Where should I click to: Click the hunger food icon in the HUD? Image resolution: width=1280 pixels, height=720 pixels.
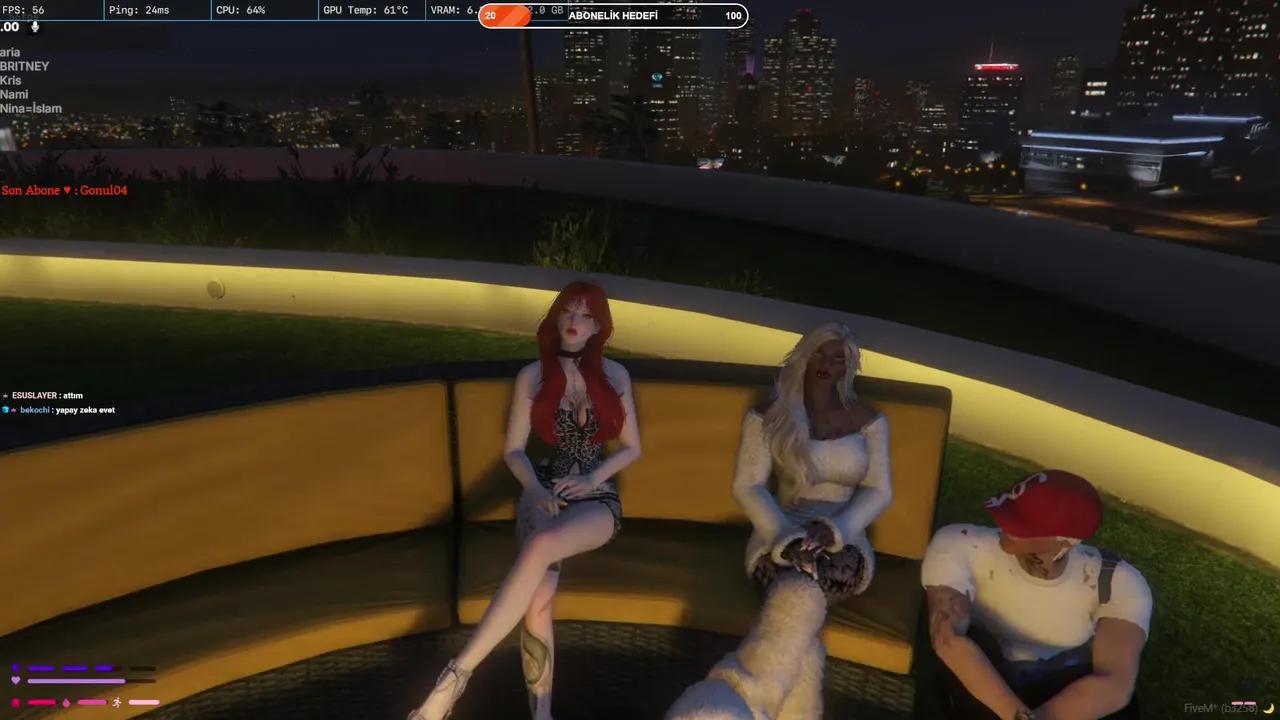pyautogui.click(x=15, y=702)
